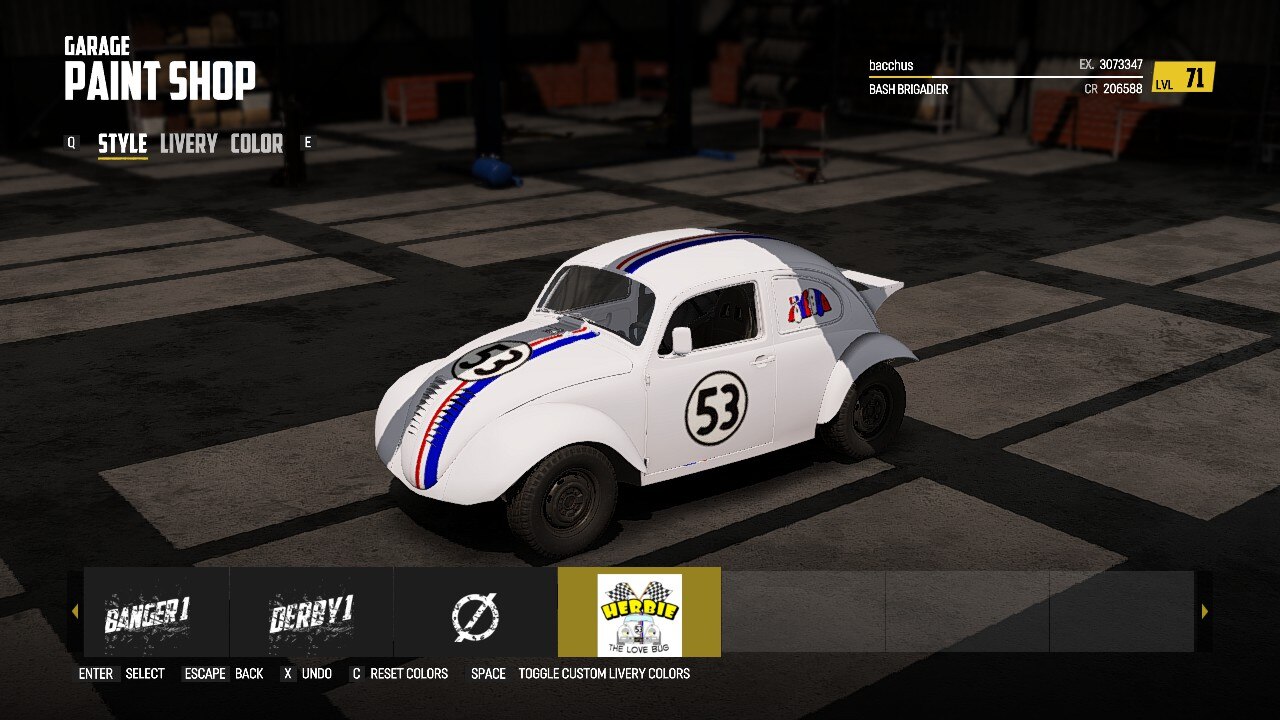Select the Herbie Love Bug livery
Viewport: 1280px width, 720px height.
pyautogui.click(x=639, y=612)
